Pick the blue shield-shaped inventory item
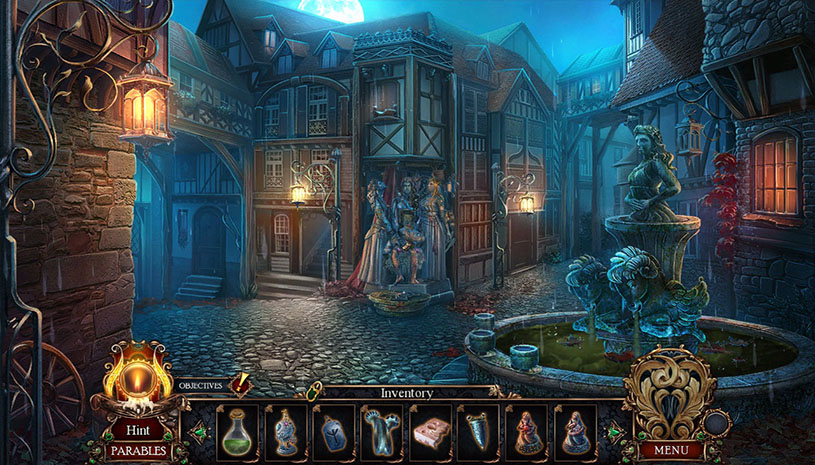815x465 pixels. [478, 432]
